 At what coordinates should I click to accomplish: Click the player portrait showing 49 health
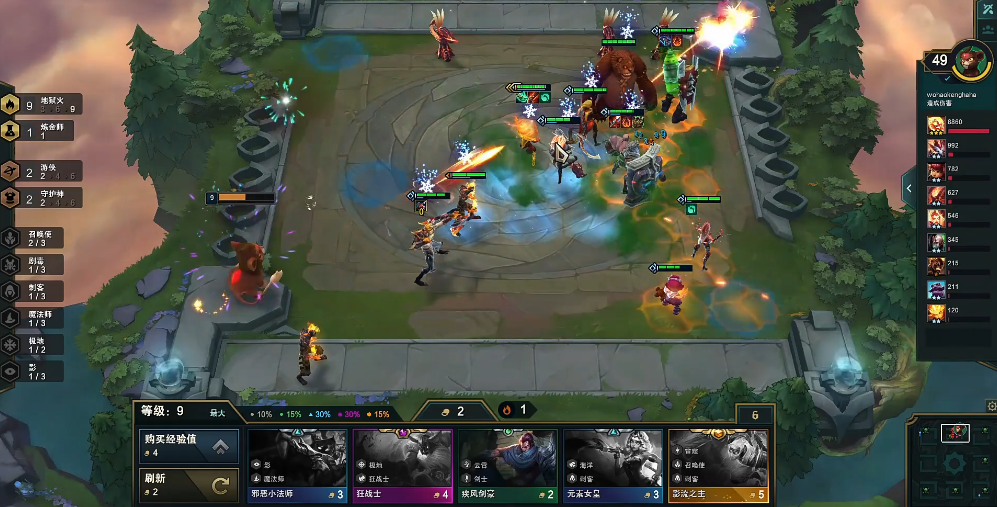(x=968, y=60)
